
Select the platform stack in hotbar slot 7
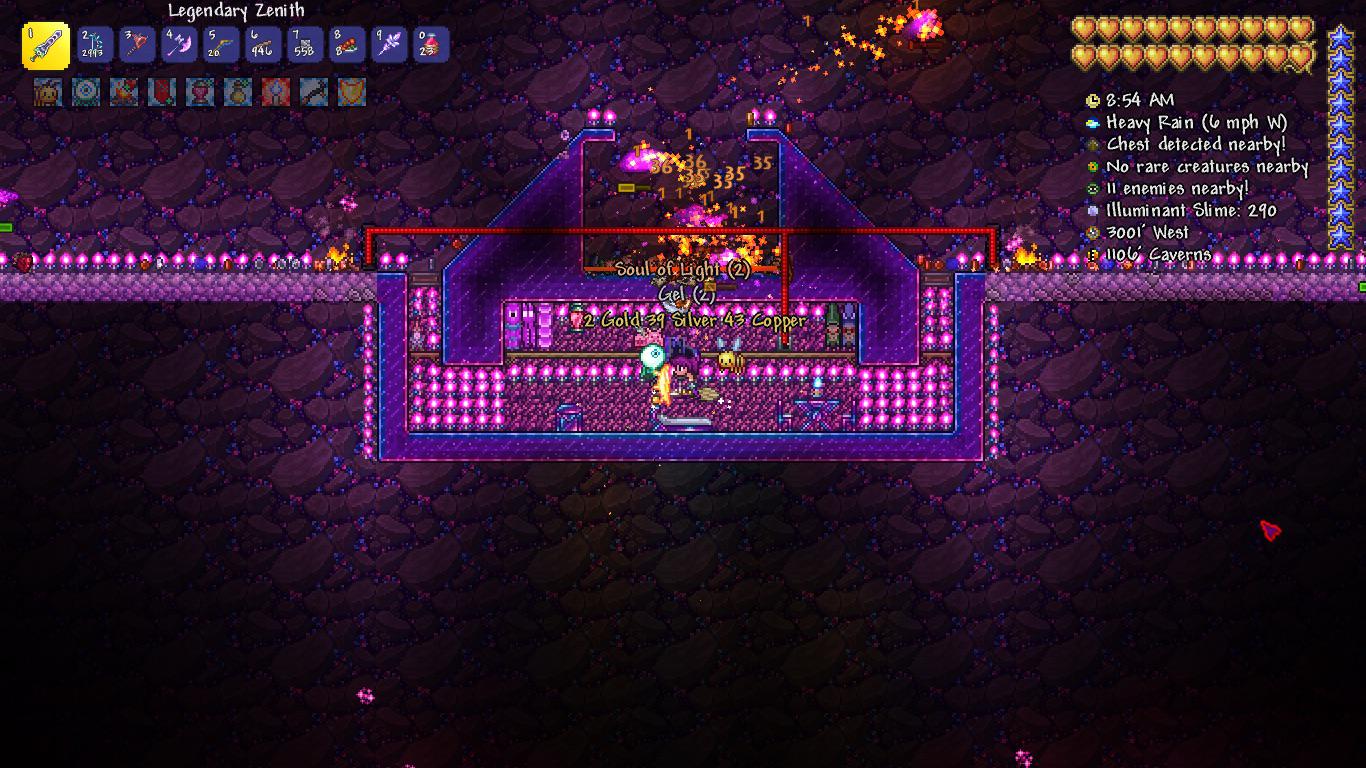click(304, 43)
